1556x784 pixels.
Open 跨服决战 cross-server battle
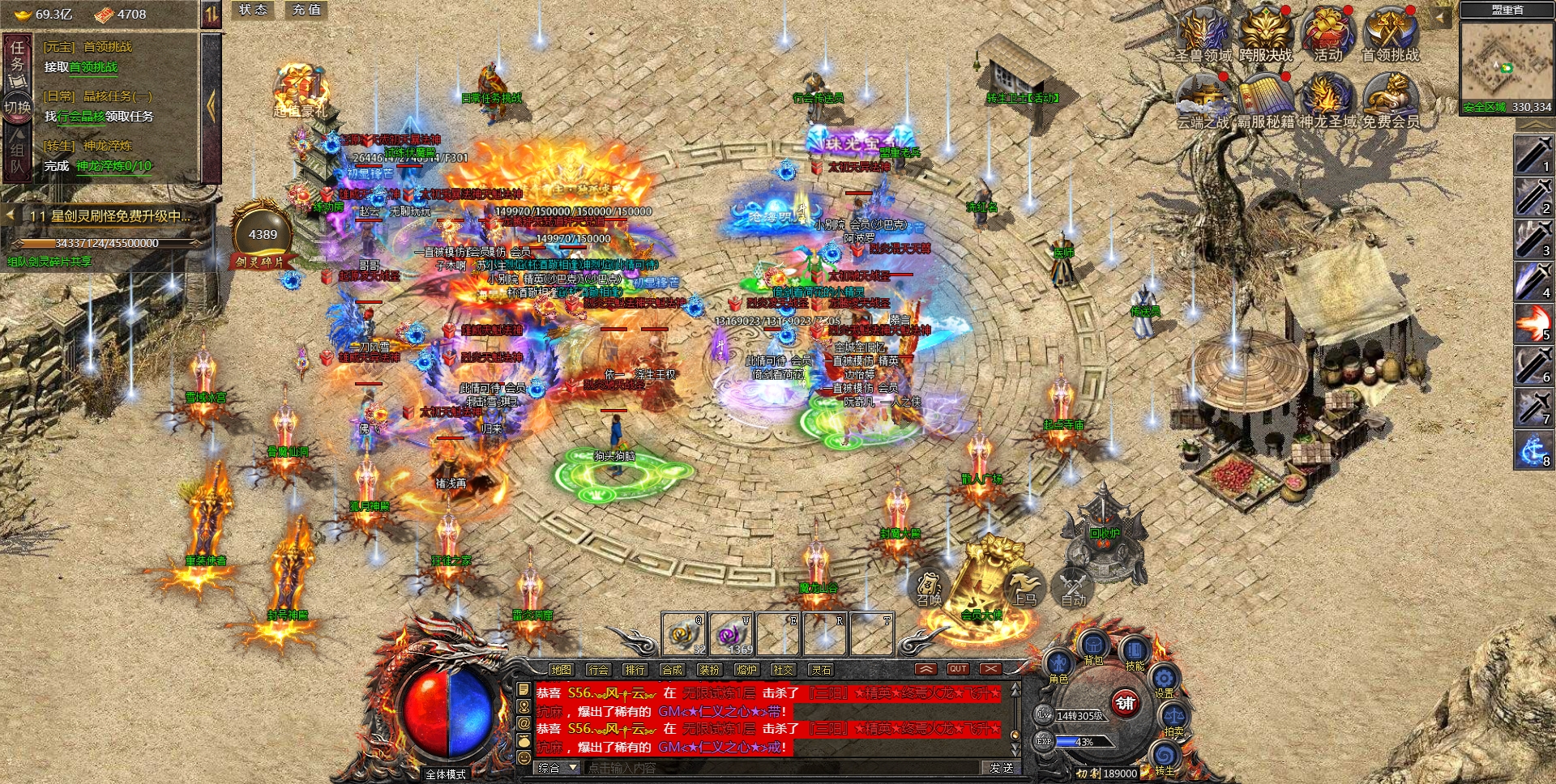pyautogui.click(x=1265, y=34)
